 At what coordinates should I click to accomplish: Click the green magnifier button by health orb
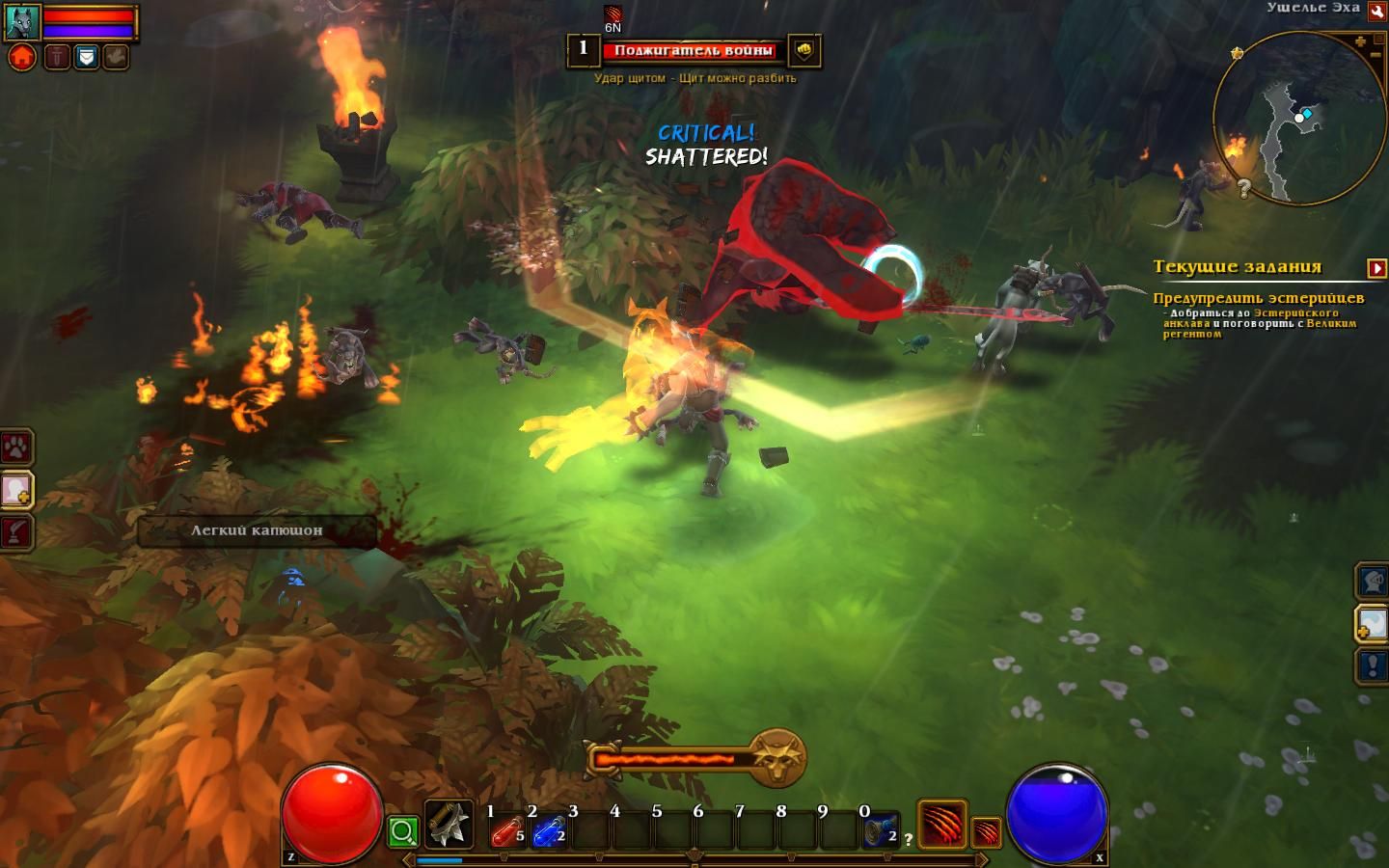pyautogui.click(x=403, y=831)
